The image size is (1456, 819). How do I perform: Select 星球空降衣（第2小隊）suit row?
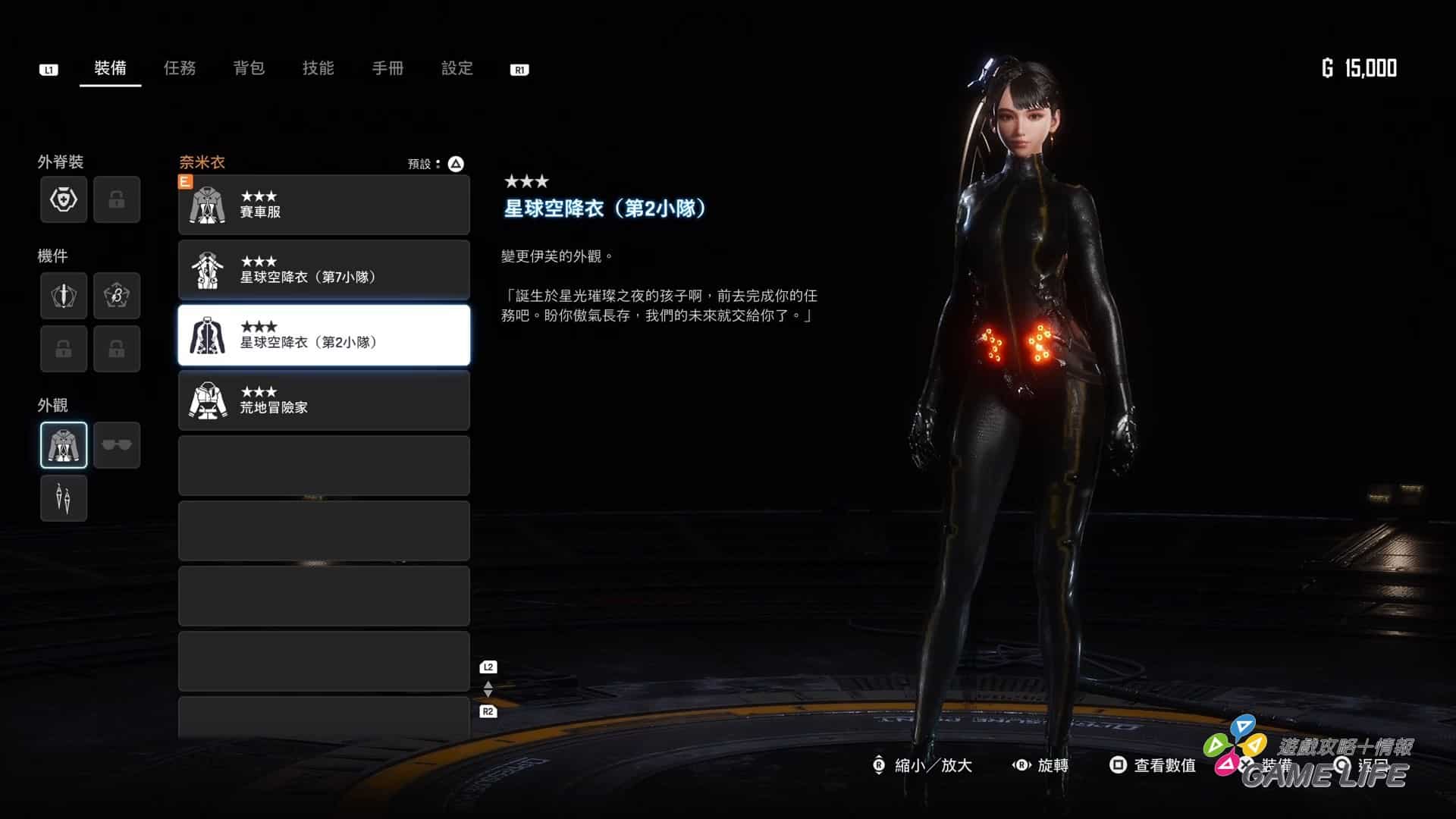click(x=324, y=335)
